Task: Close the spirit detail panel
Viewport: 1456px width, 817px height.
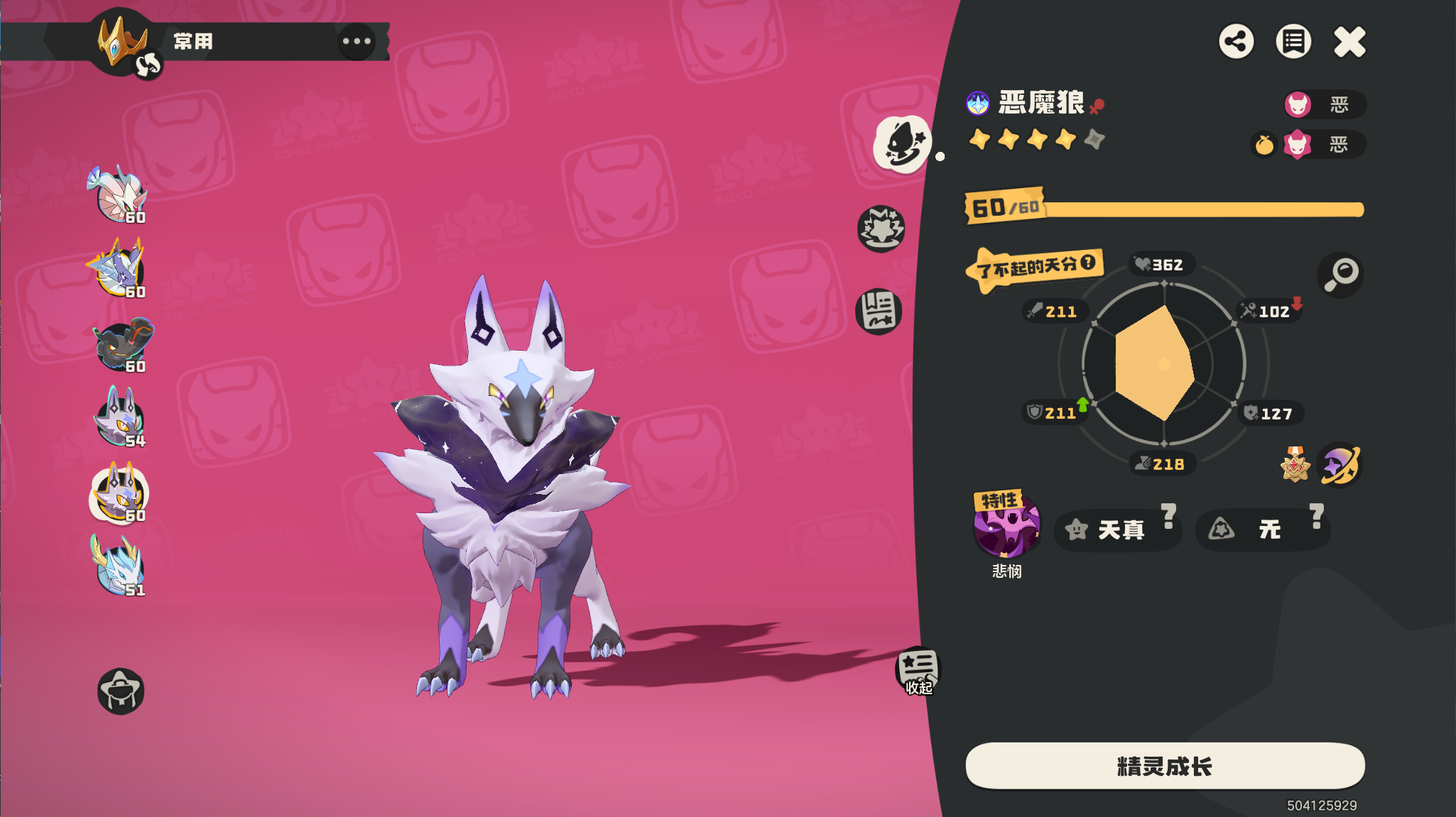Action: (1349, 41)
